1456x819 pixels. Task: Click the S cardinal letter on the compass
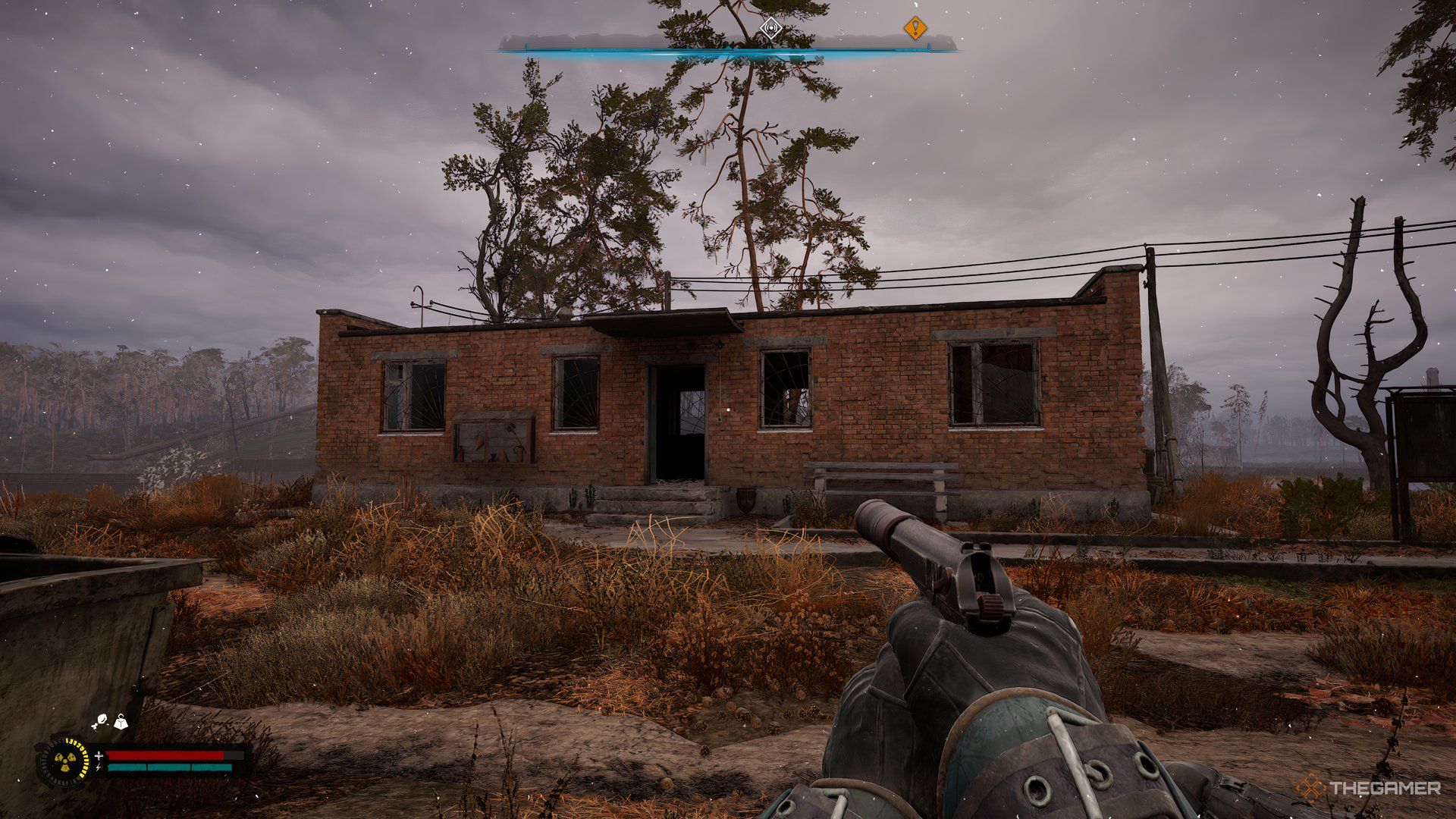840,32
